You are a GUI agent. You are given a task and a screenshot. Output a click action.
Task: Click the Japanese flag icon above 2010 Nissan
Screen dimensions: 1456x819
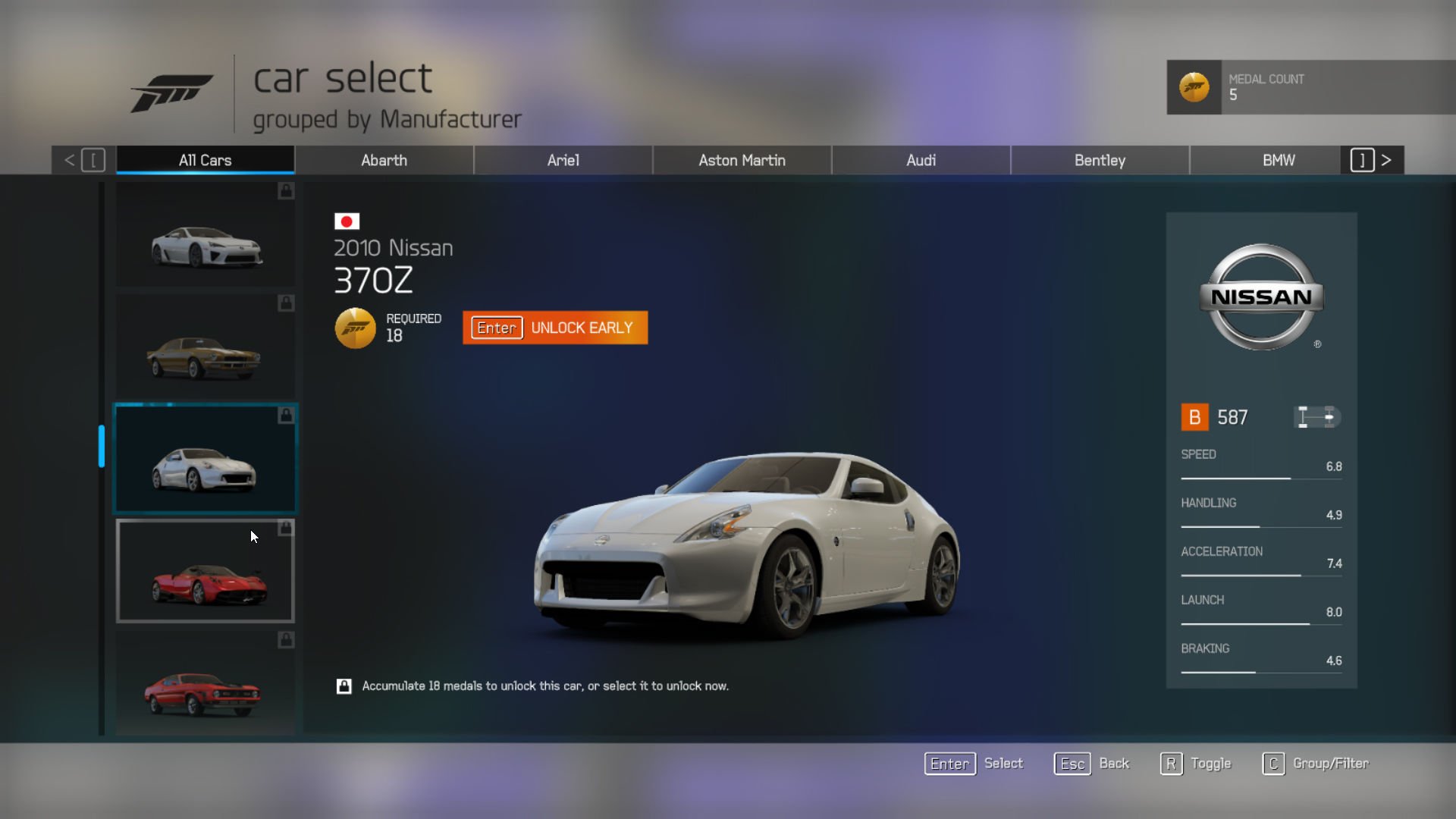click(x=347, y=221)
